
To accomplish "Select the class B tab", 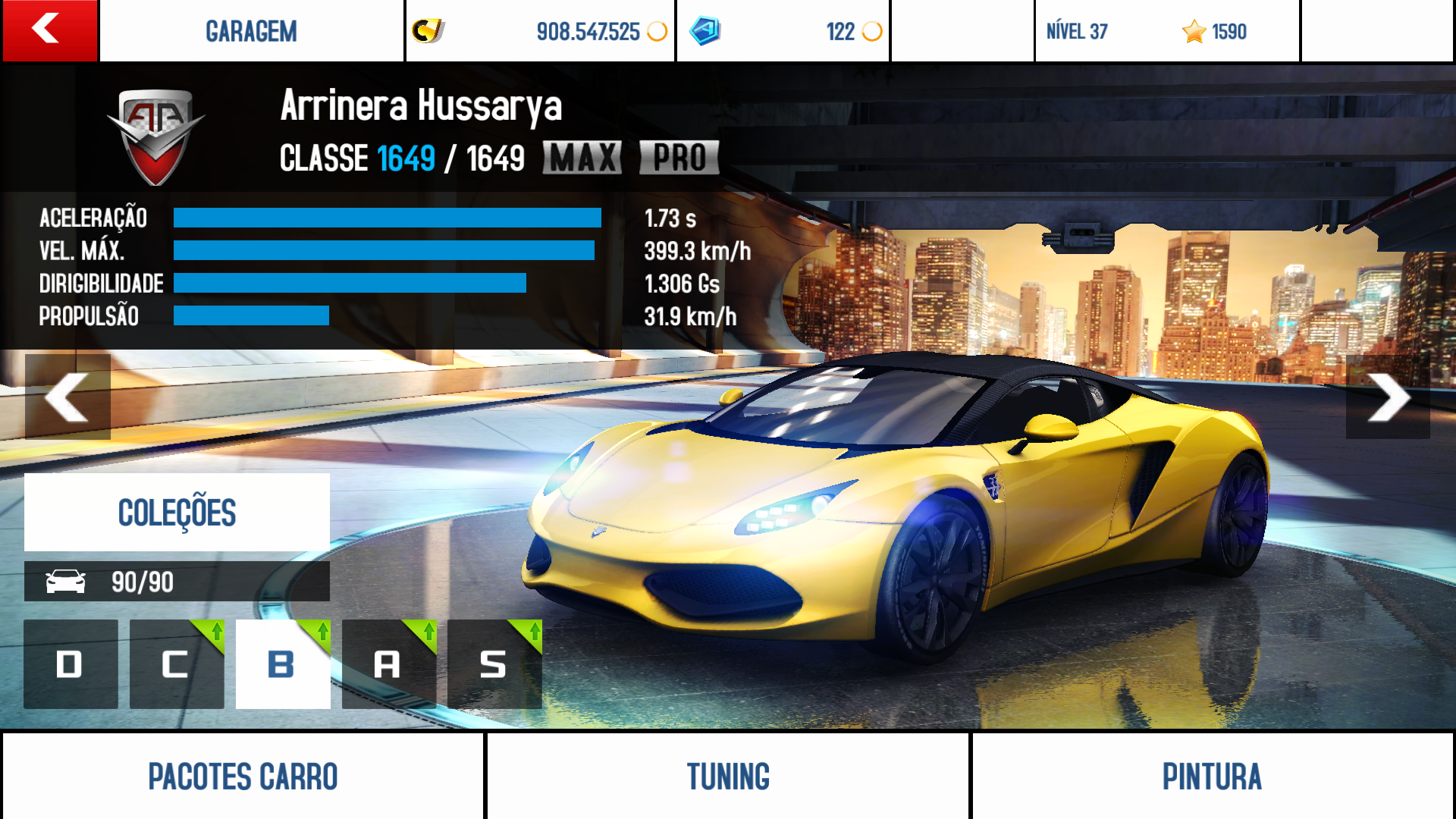I will pos(283,664).
